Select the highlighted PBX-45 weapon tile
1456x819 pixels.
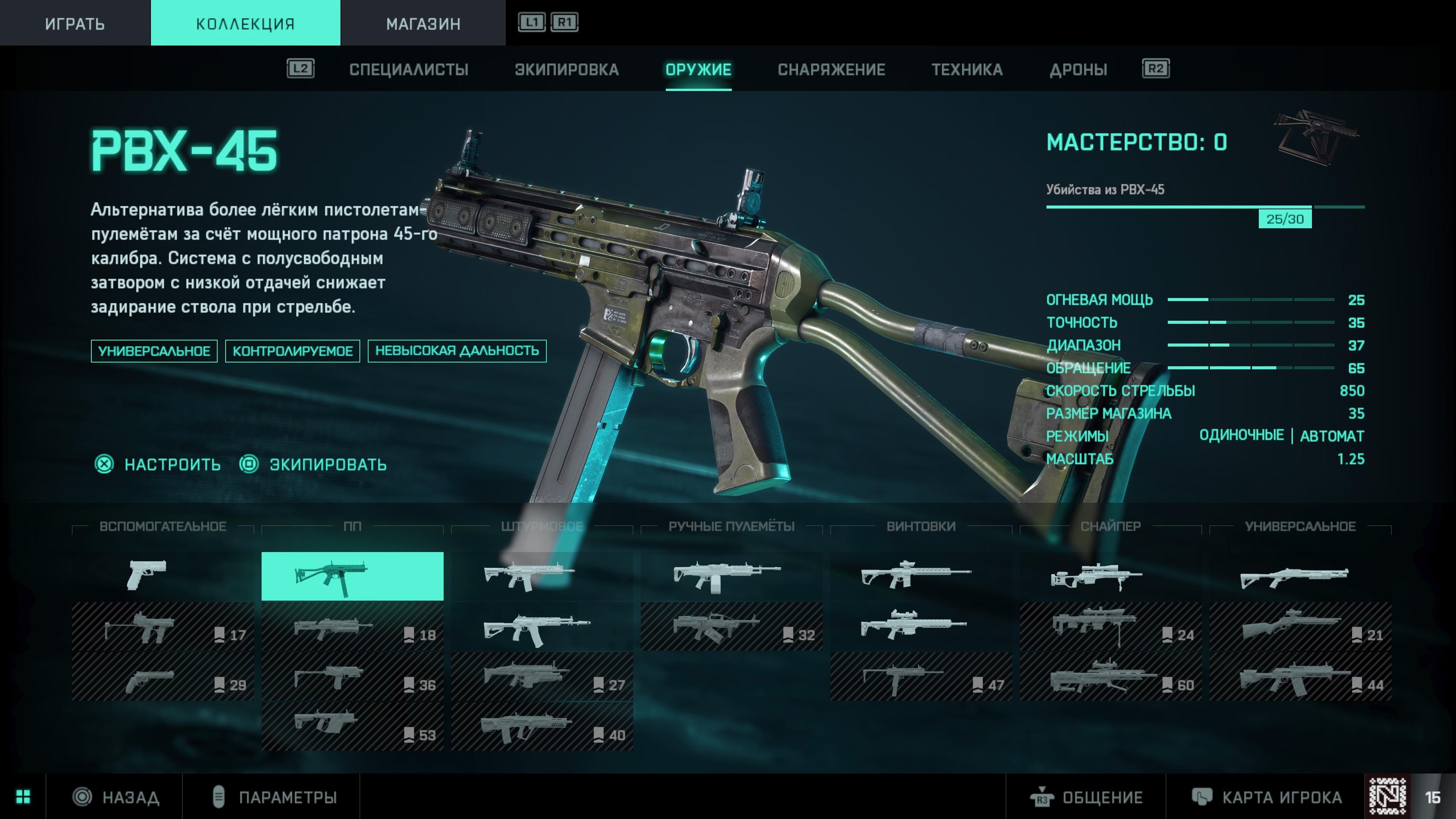tap(352, 576)
